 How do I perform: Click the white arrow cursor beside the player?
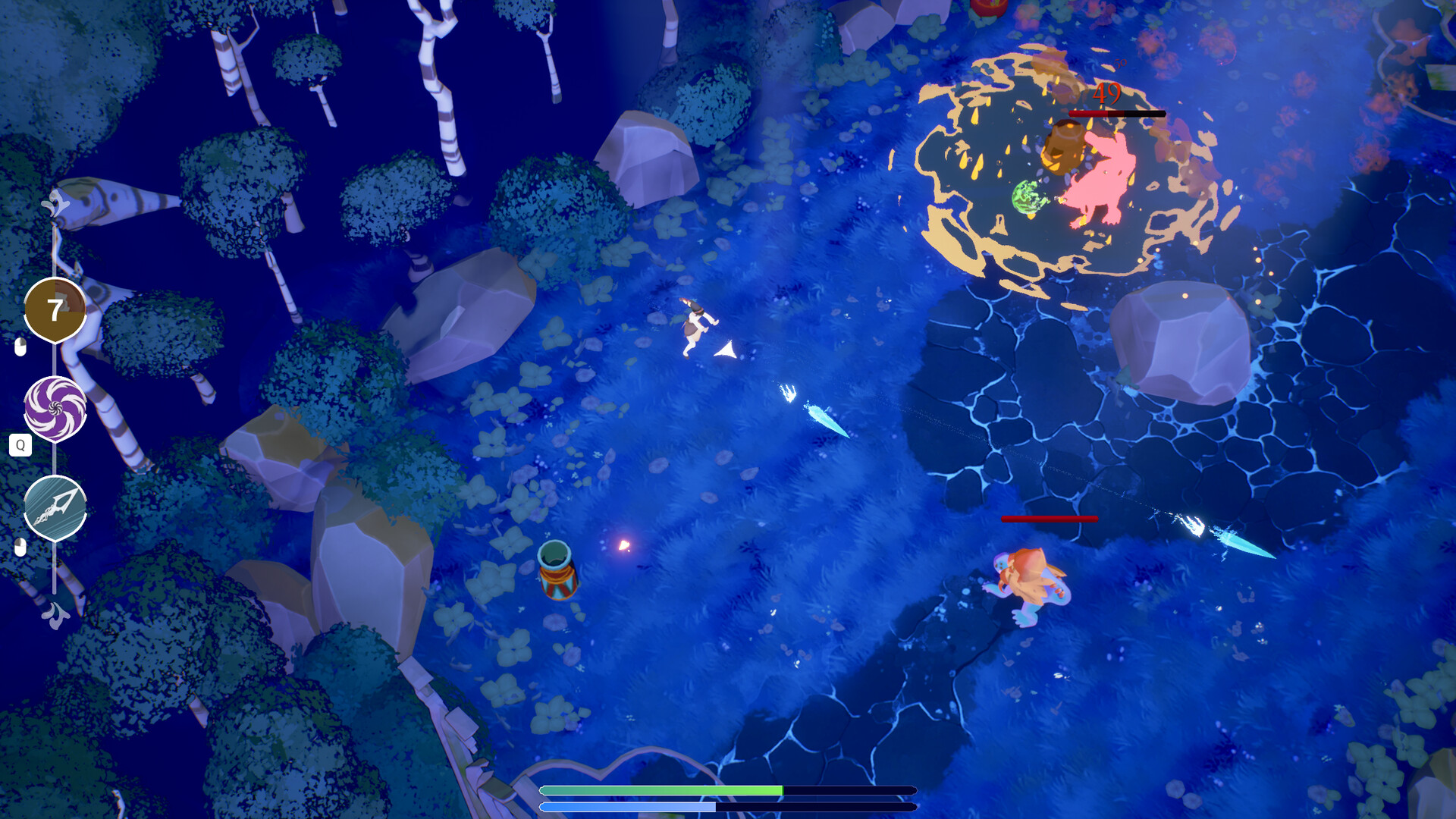point(724,350)
